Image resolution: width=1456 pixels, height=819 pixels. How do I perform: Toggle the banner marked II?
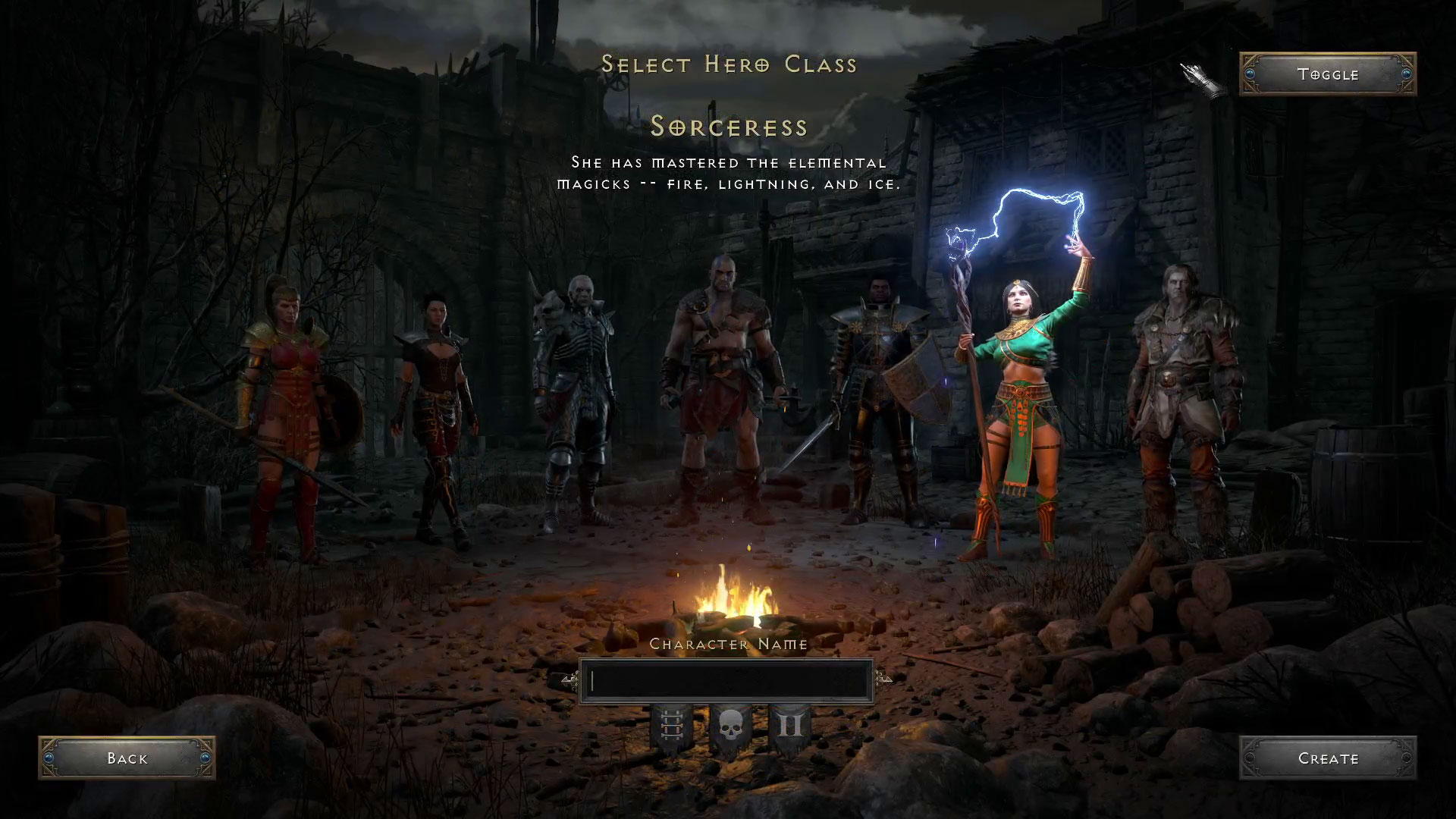click(789, 728)
